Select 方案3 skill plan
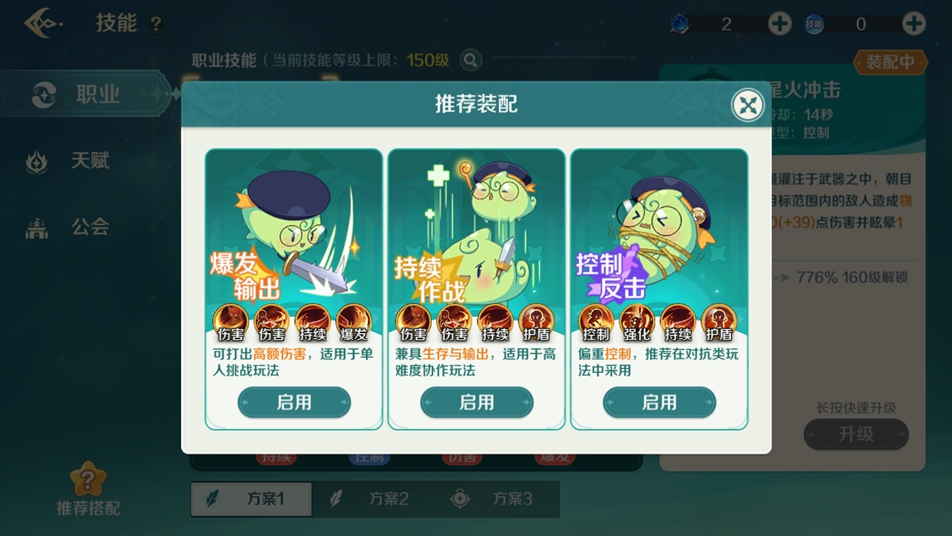 (x=494, y=498)
